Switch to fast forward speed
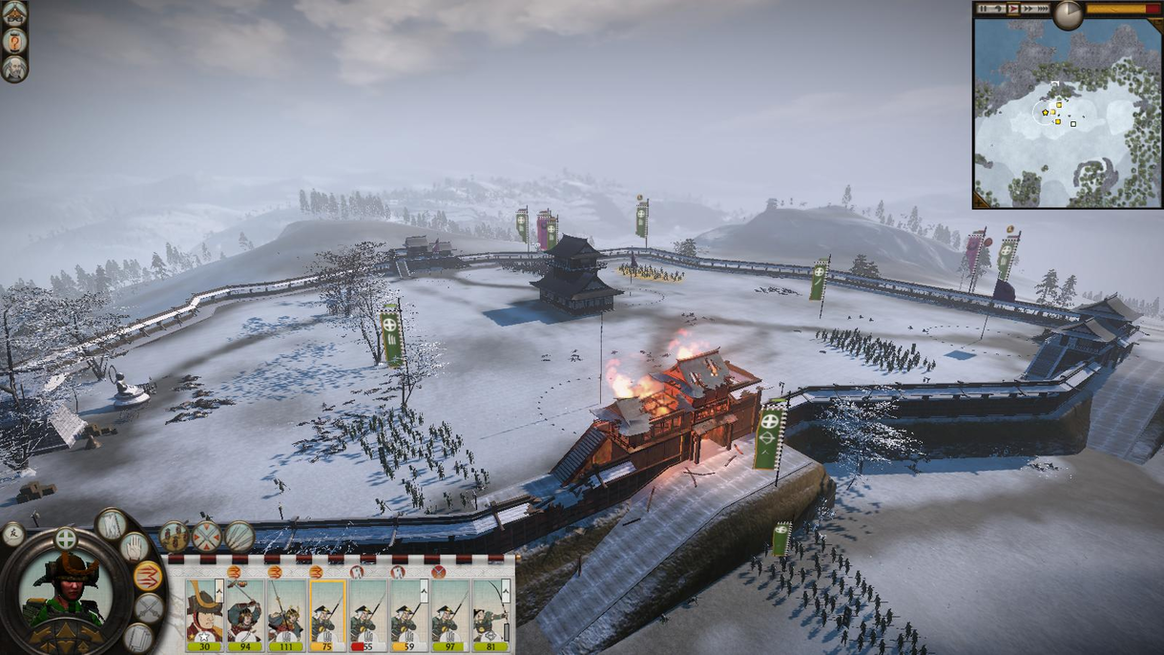The width and height of the screenshot is (1164, 655). 1027,9
